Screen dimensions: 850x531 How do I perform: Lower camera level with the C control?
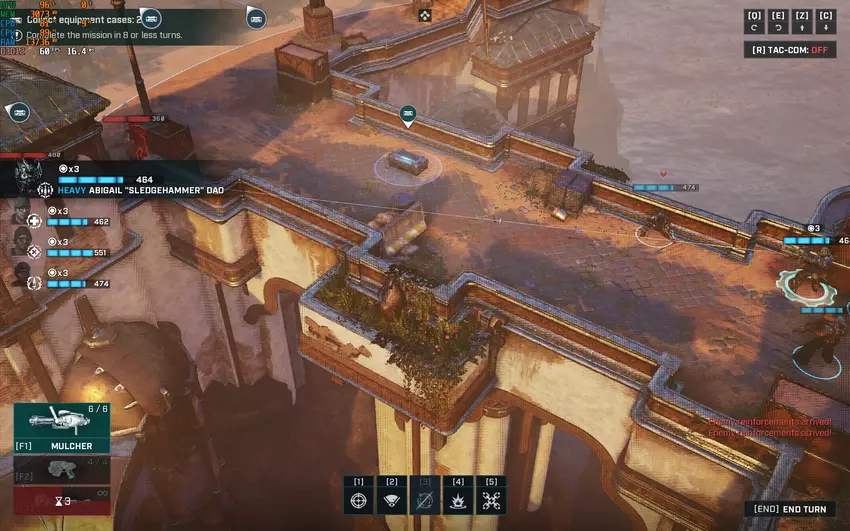click(826, 21)
